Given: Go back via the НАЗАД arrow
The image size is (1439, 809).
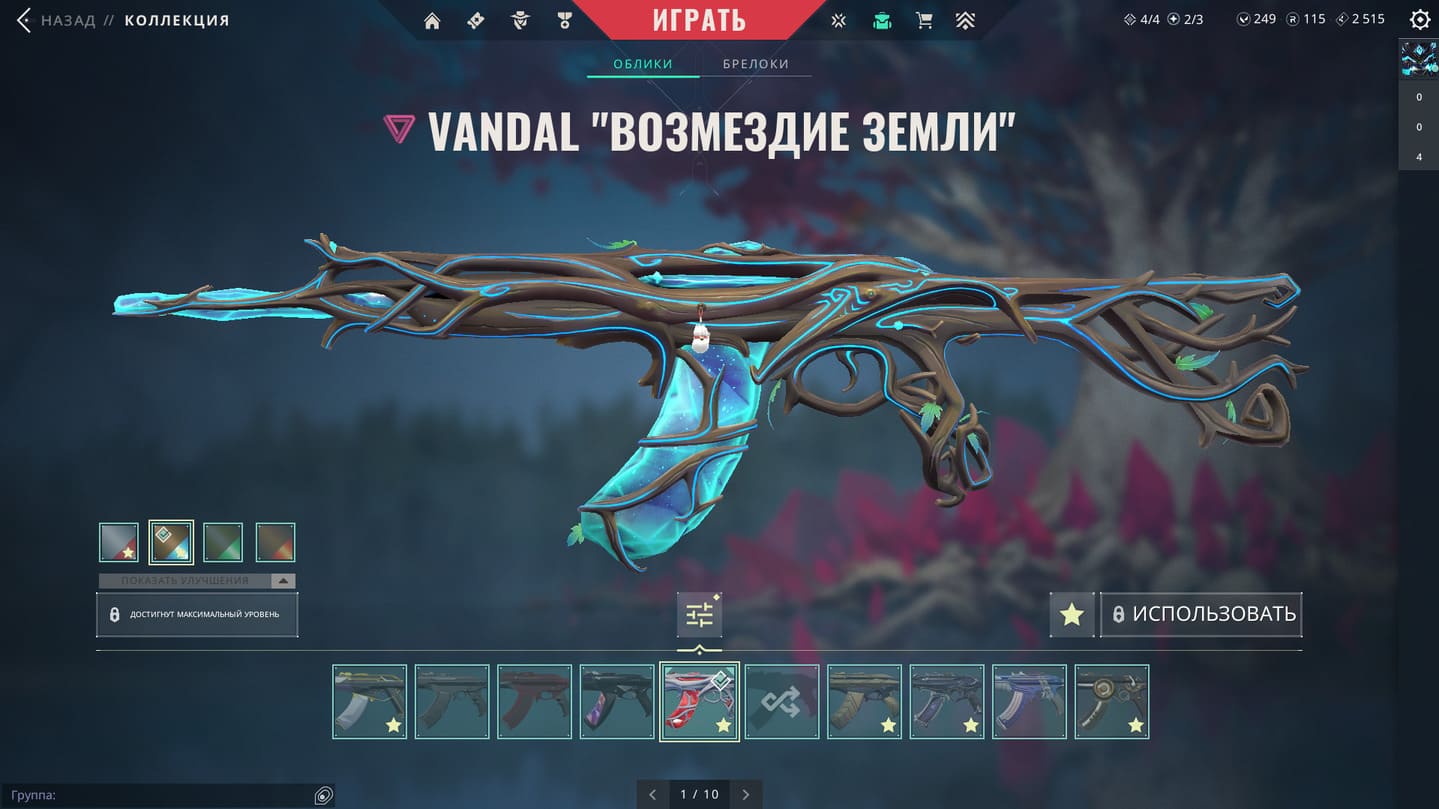Looking at the screenshot, I should tap(25, 20).
